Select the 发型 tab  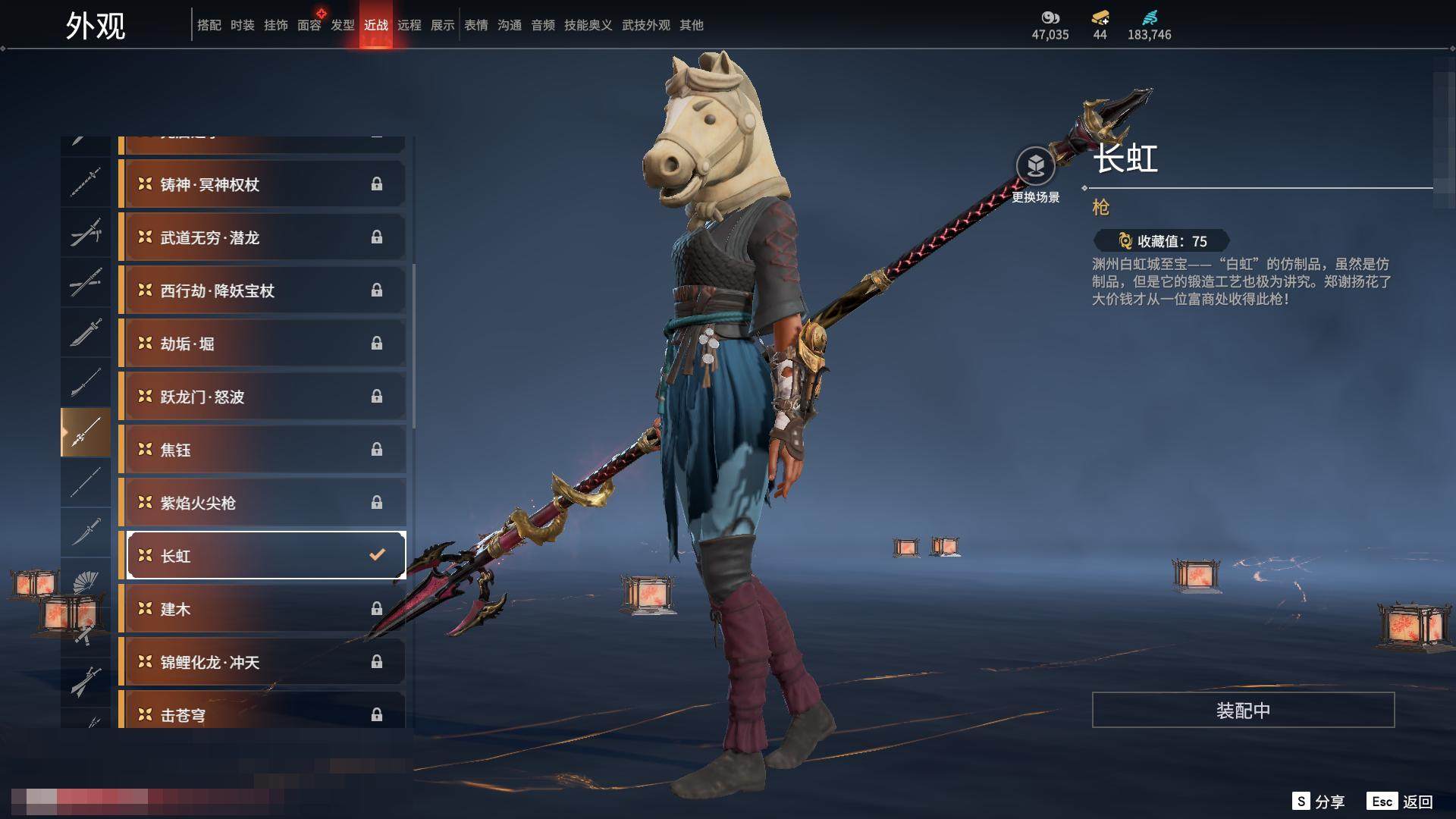point(343,25)
